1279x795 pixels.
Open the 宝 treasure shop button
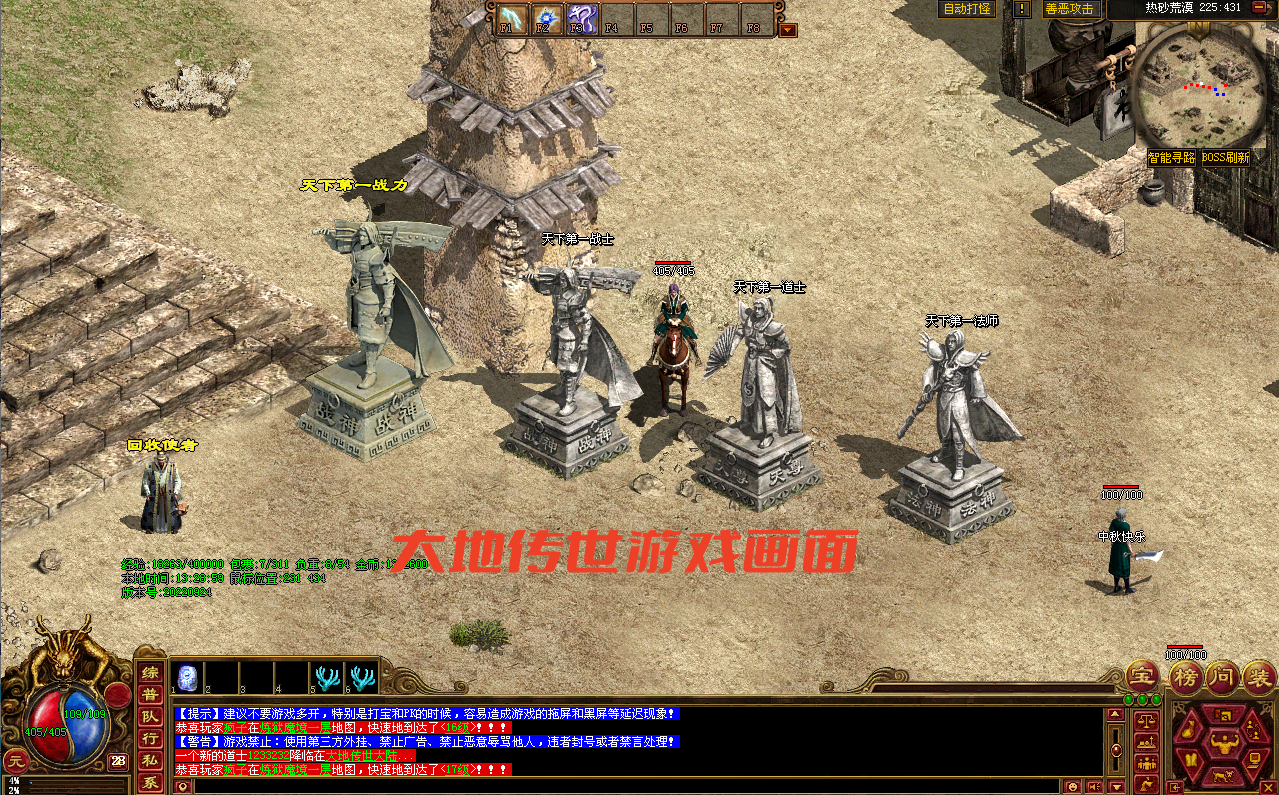pyautogui.click(x=1142, y=677)
